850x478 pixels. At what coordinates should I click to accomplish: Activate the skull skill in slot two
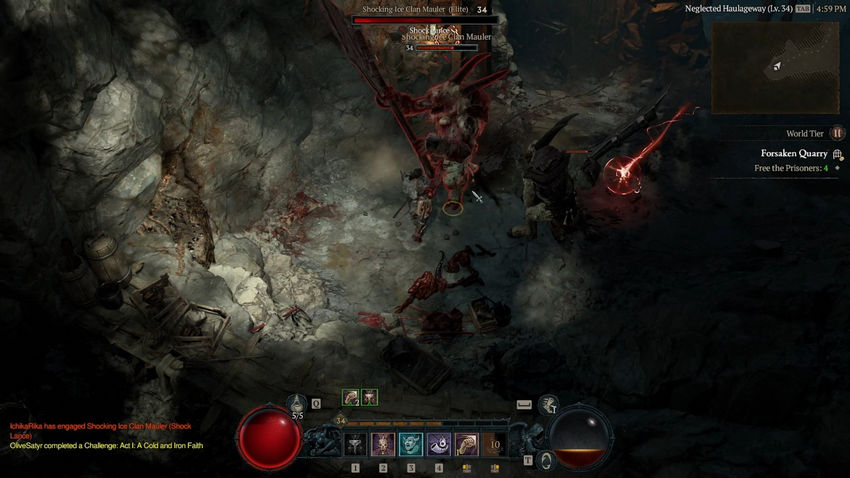pyautogui.click(x=383, y=444)
